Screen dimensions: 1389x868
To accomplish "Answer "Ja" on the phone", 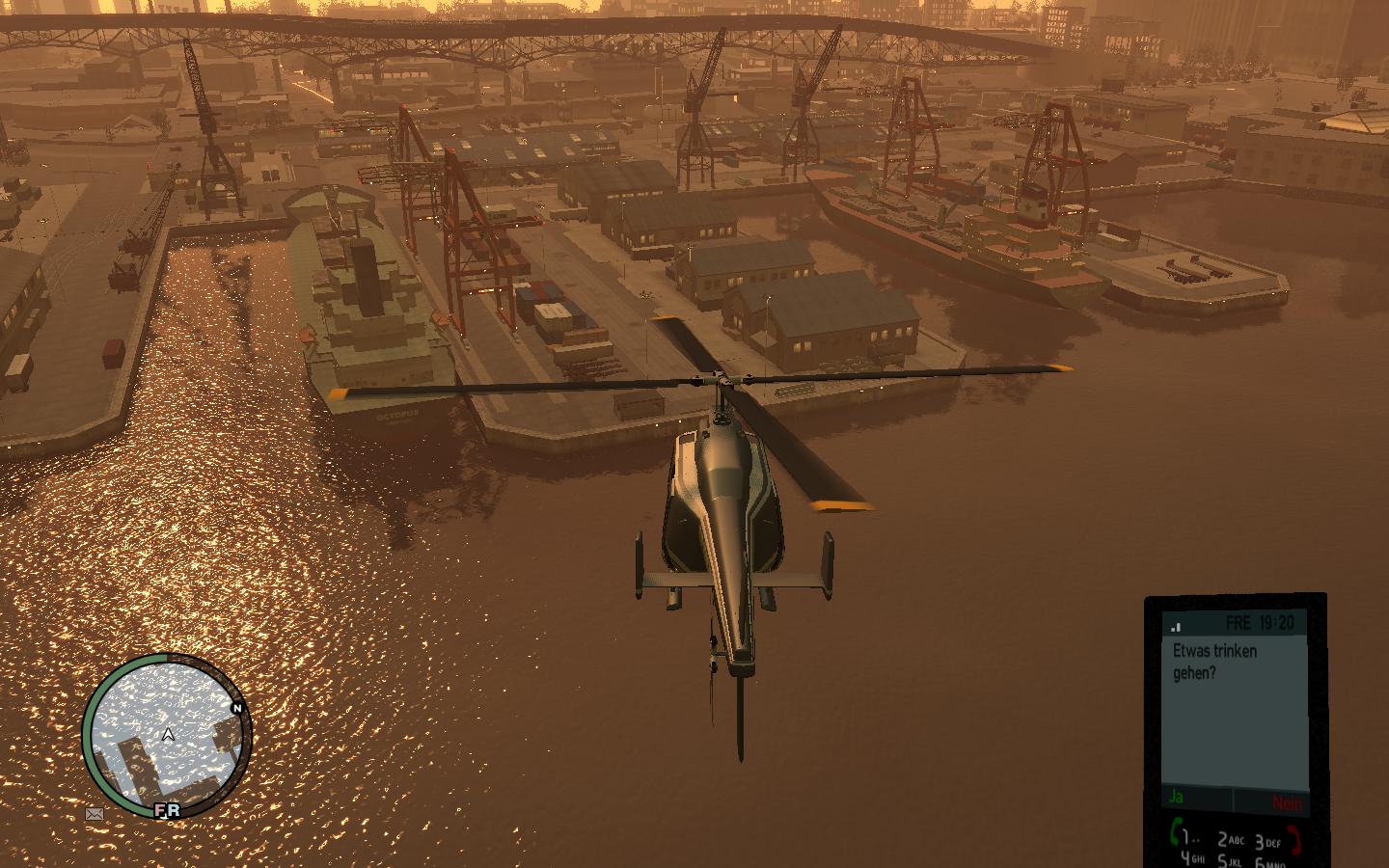I will (x=1176, y=798).
